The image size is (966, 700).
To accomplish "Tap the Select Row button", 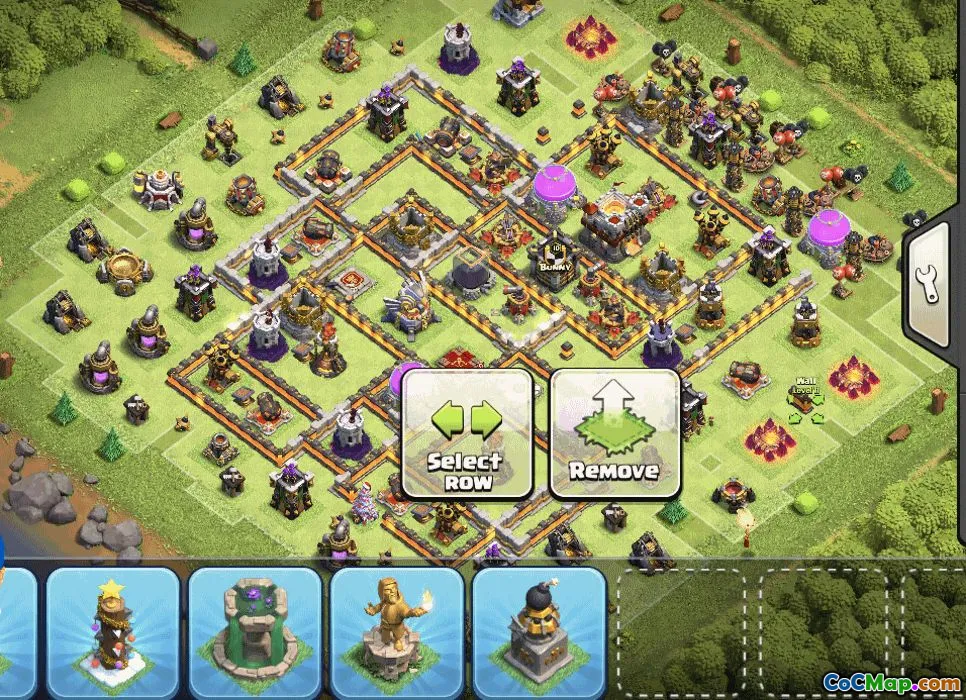I will (x=466, y=433).
